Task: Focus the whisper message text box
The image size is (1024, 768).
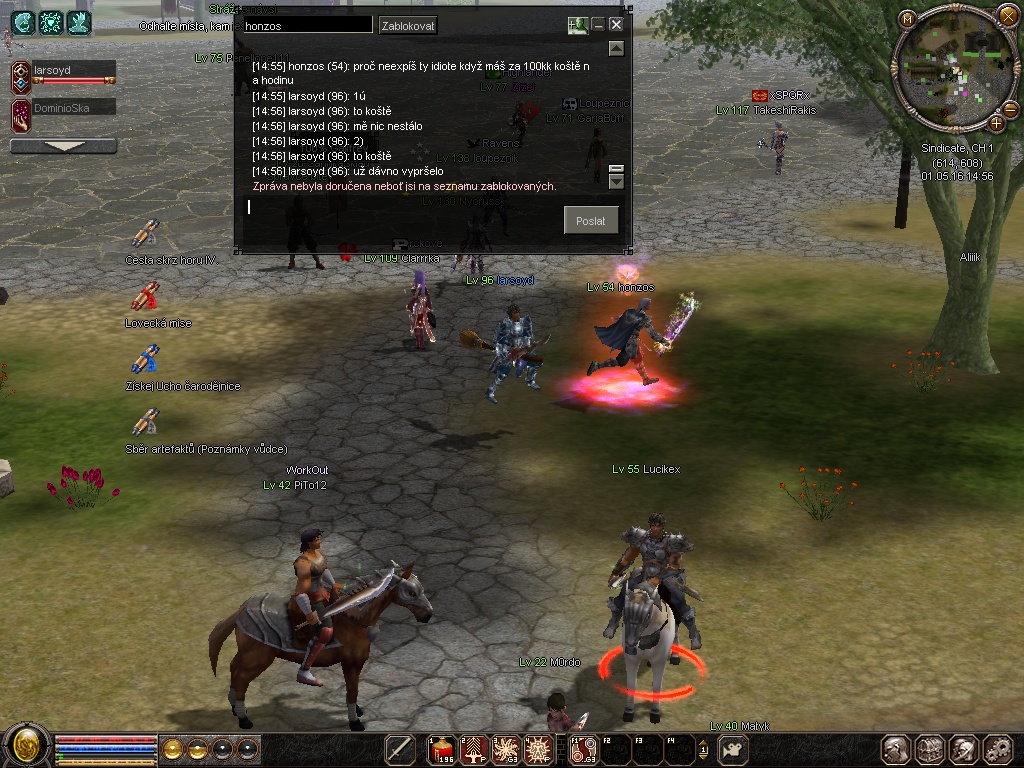Action: click(x=400, y=207)
